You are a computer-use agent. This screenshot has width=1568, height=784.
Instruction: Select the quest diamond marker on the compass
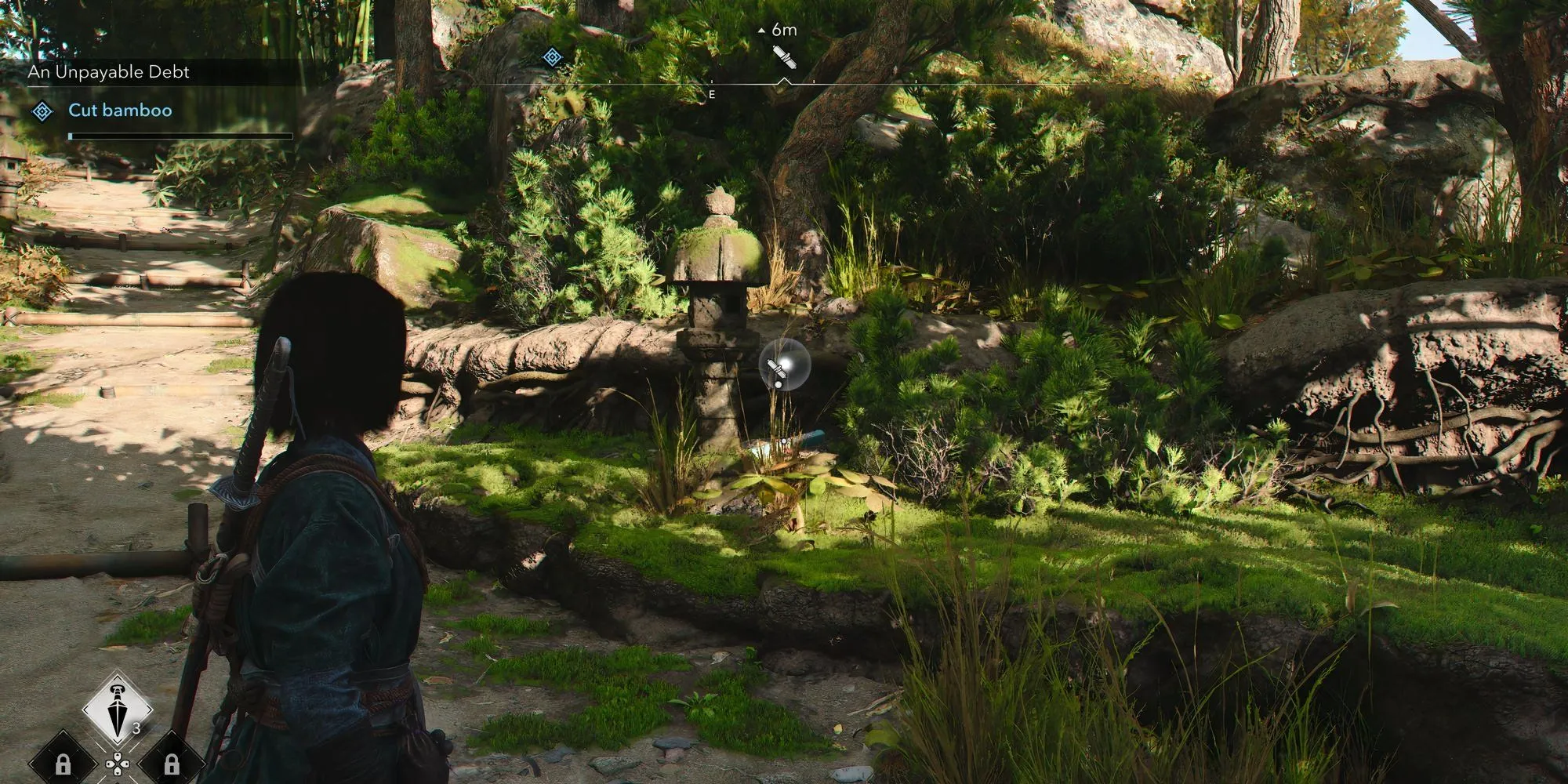tap(552, 56)
